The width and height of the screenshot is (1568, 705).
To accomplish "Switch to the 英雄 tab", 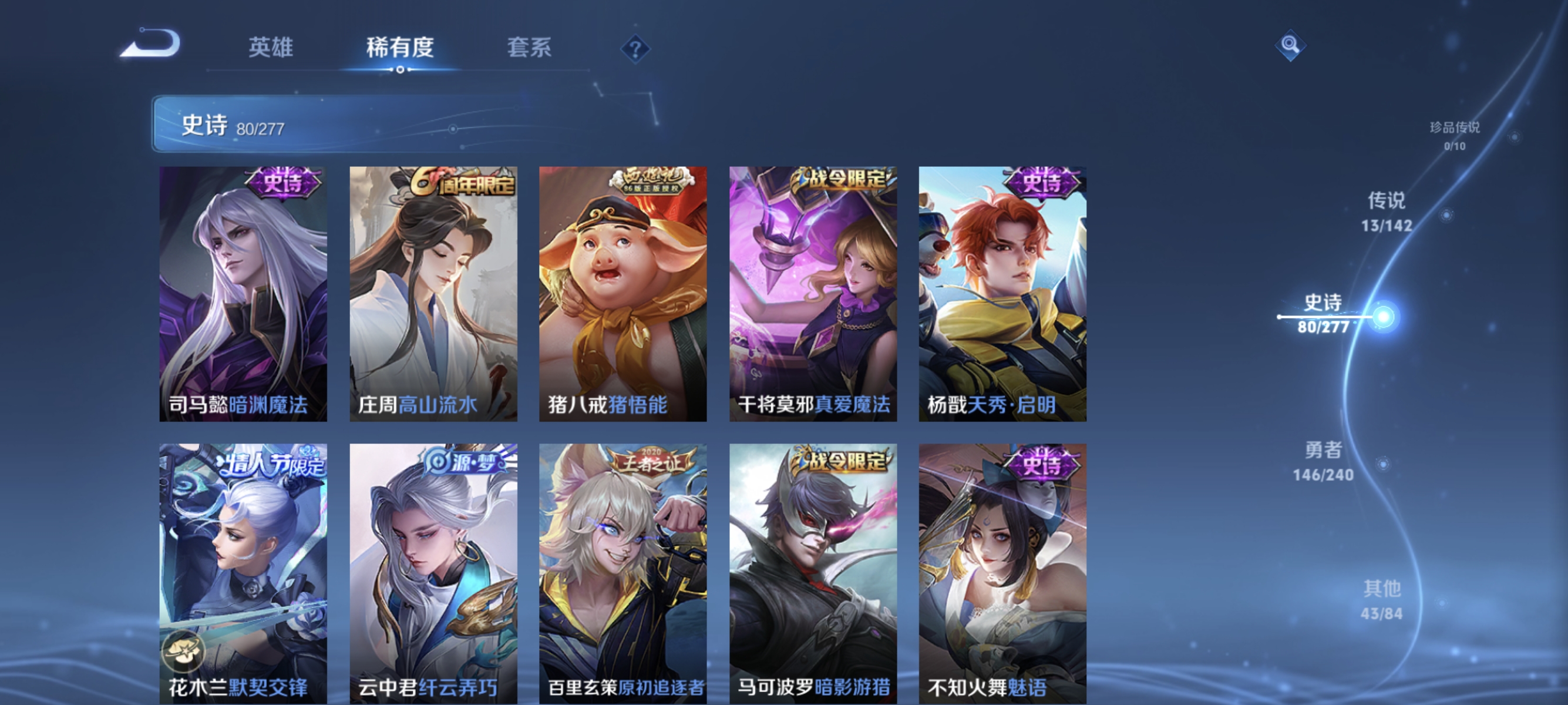I will 271,49.
